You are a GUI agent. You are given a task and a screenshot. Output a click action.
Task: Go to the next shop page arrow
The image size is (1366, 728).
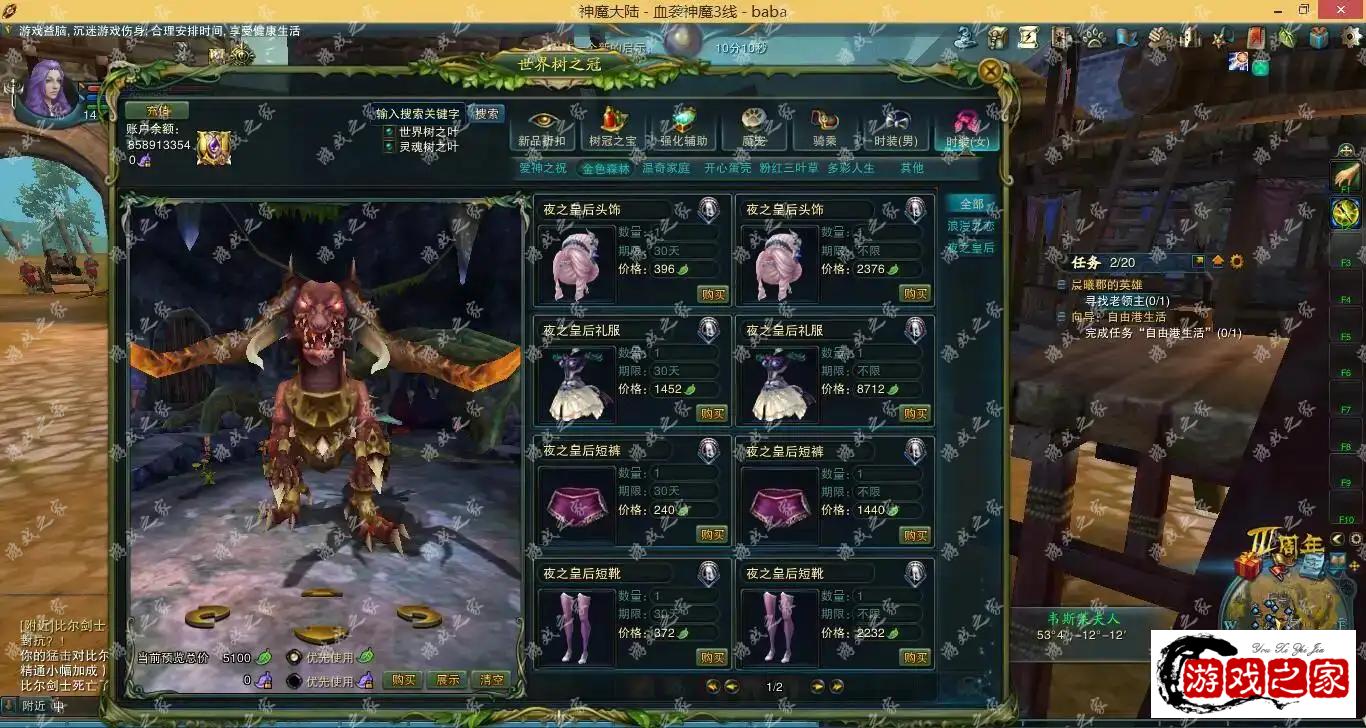click(817, 686)
